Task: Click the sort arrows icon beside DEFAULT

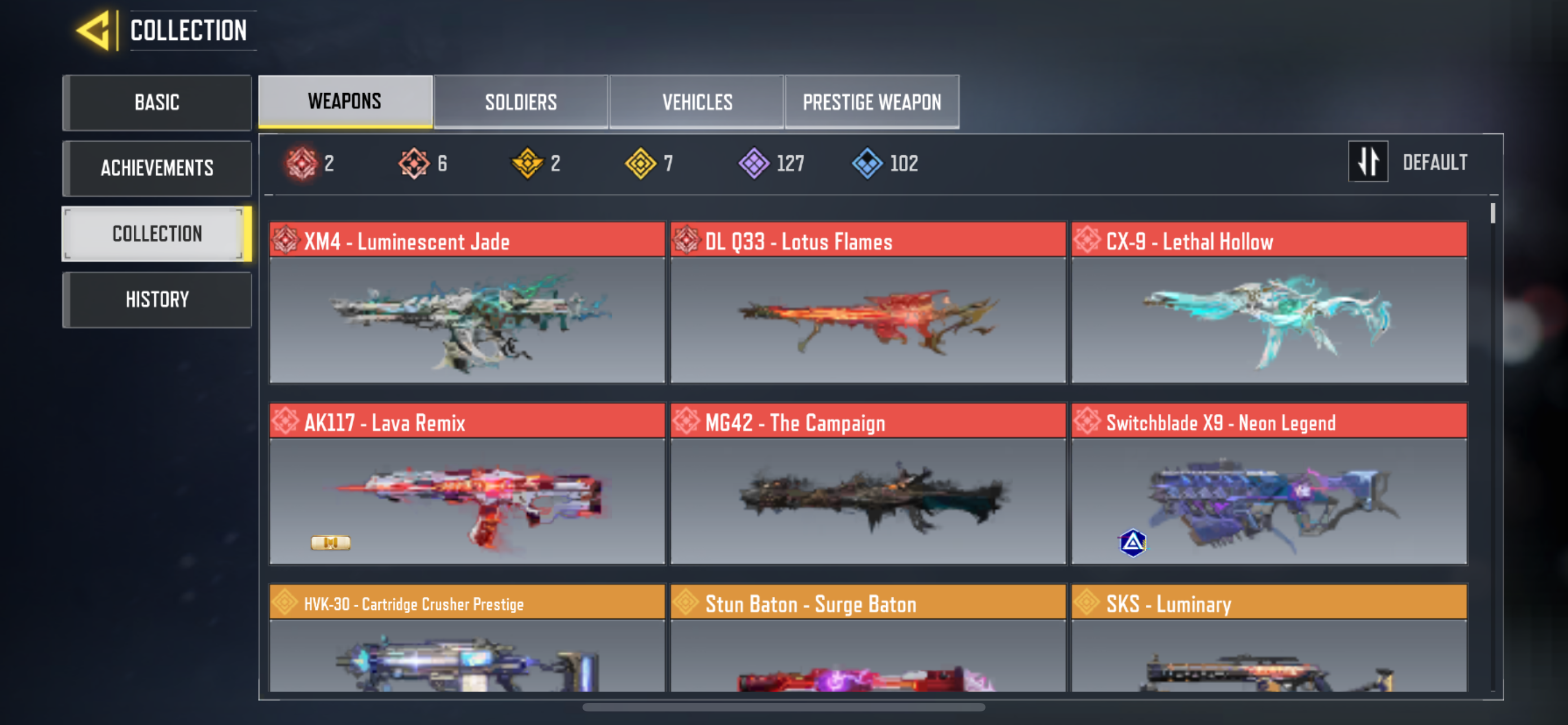Action: [x=1368, y=161]
